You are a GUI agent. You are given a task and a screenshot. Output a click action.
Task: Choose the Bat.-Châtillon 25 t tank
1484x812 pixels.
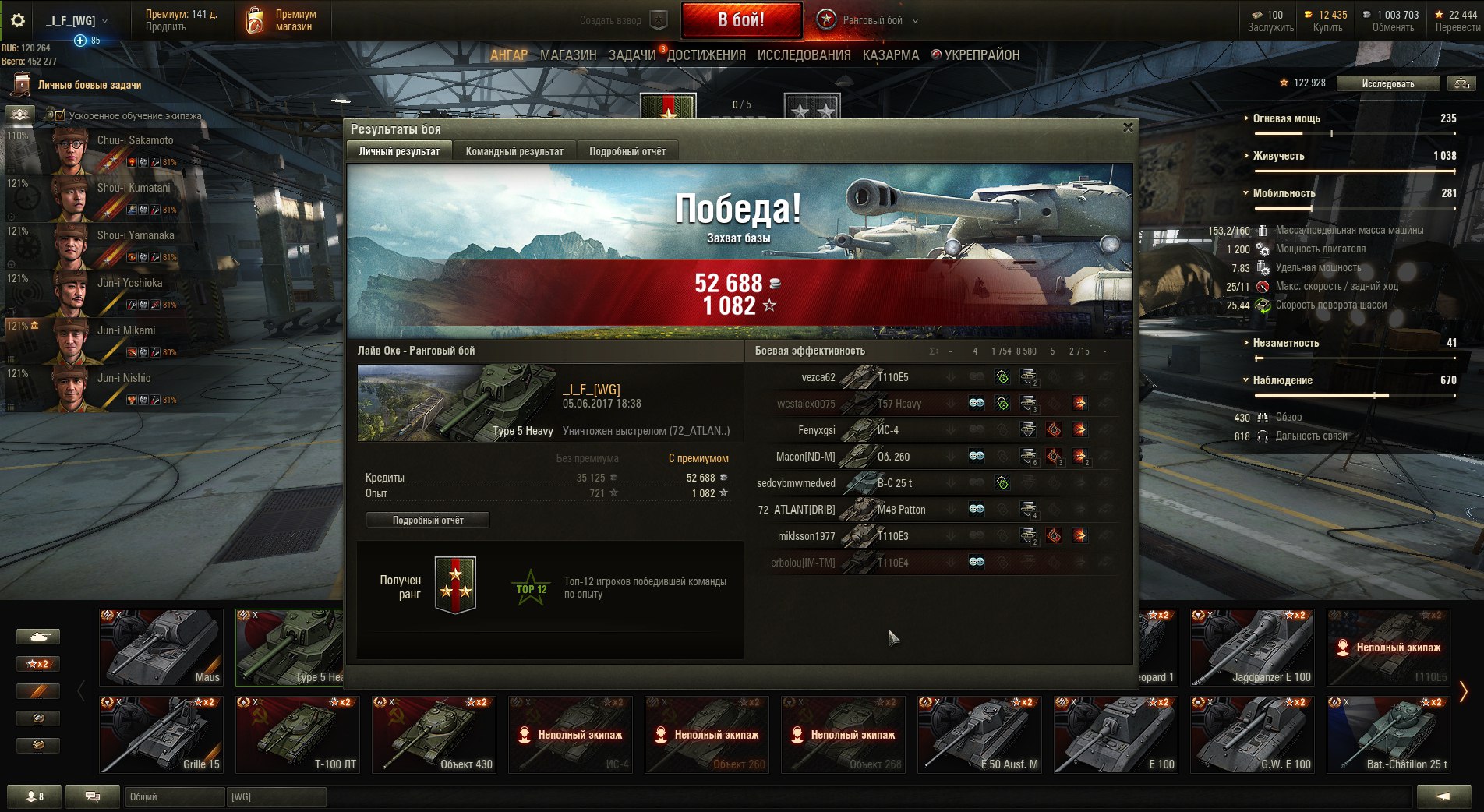1388,734
